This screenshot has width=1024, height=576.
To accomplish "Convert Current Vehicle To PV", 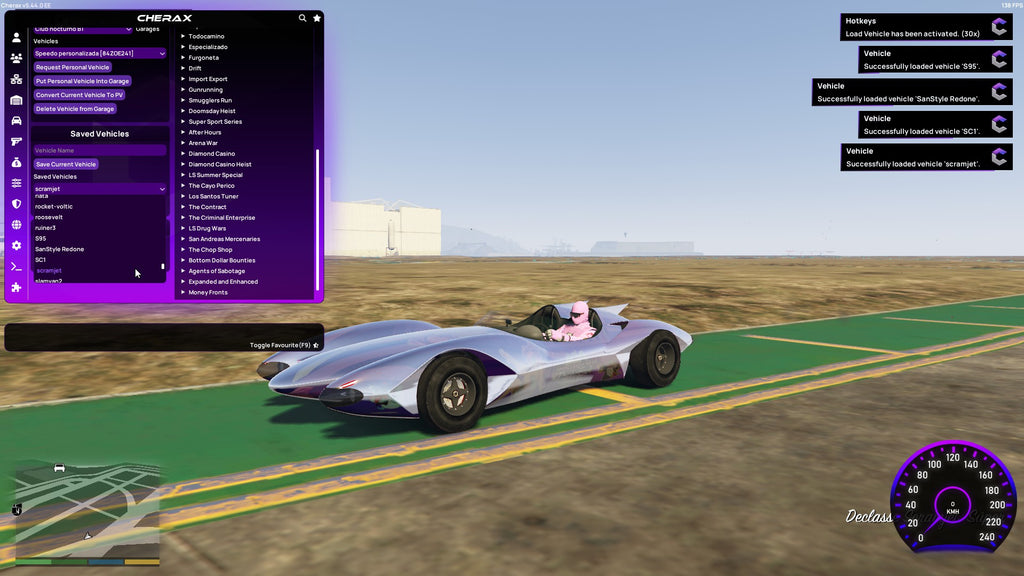I will coord(79,95).
